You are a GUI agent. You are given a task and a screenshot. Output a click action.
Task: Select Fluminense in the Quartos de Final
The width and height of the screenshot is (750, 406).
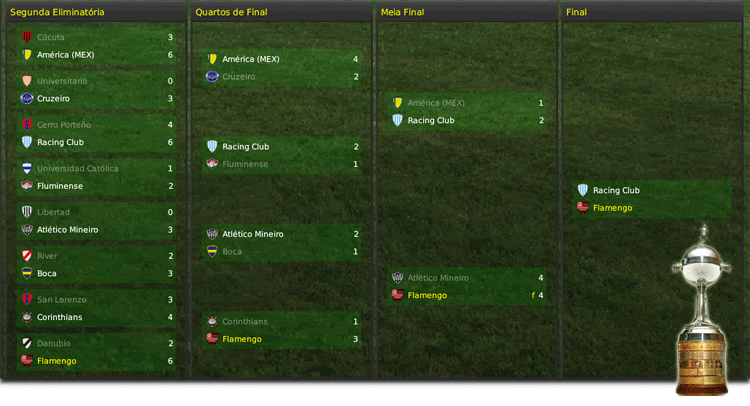click(245, 164)
